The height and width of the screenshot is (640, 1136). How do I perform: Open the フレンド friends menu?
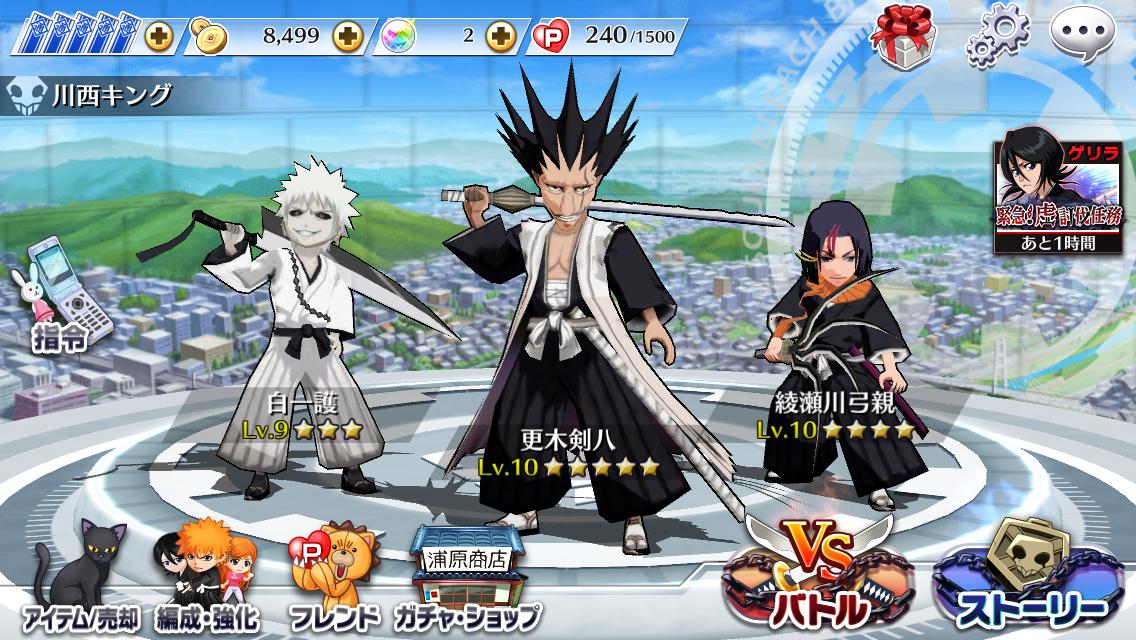click(333, 579)
